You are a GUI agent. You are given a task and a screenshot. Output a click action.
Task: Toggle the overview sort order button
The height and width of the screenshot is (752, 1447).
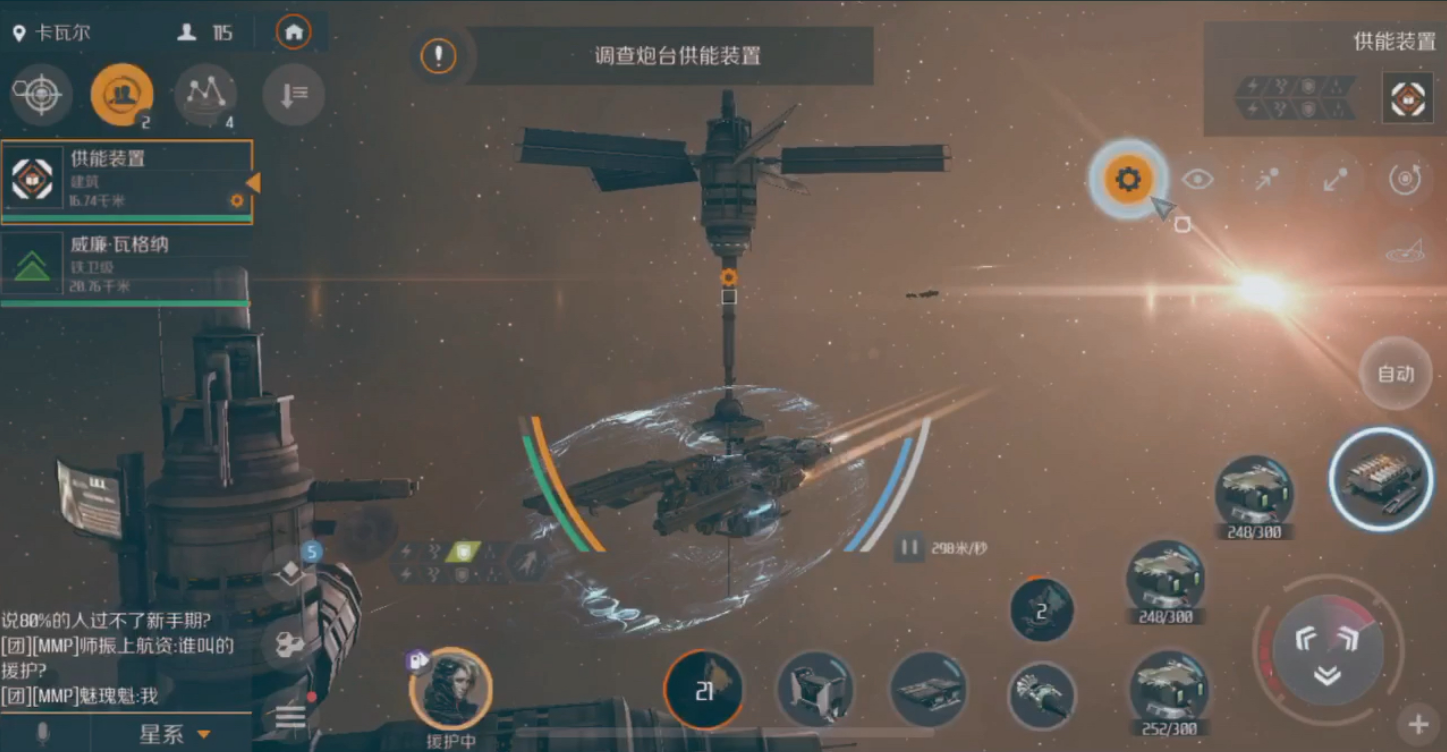[293, 95]
